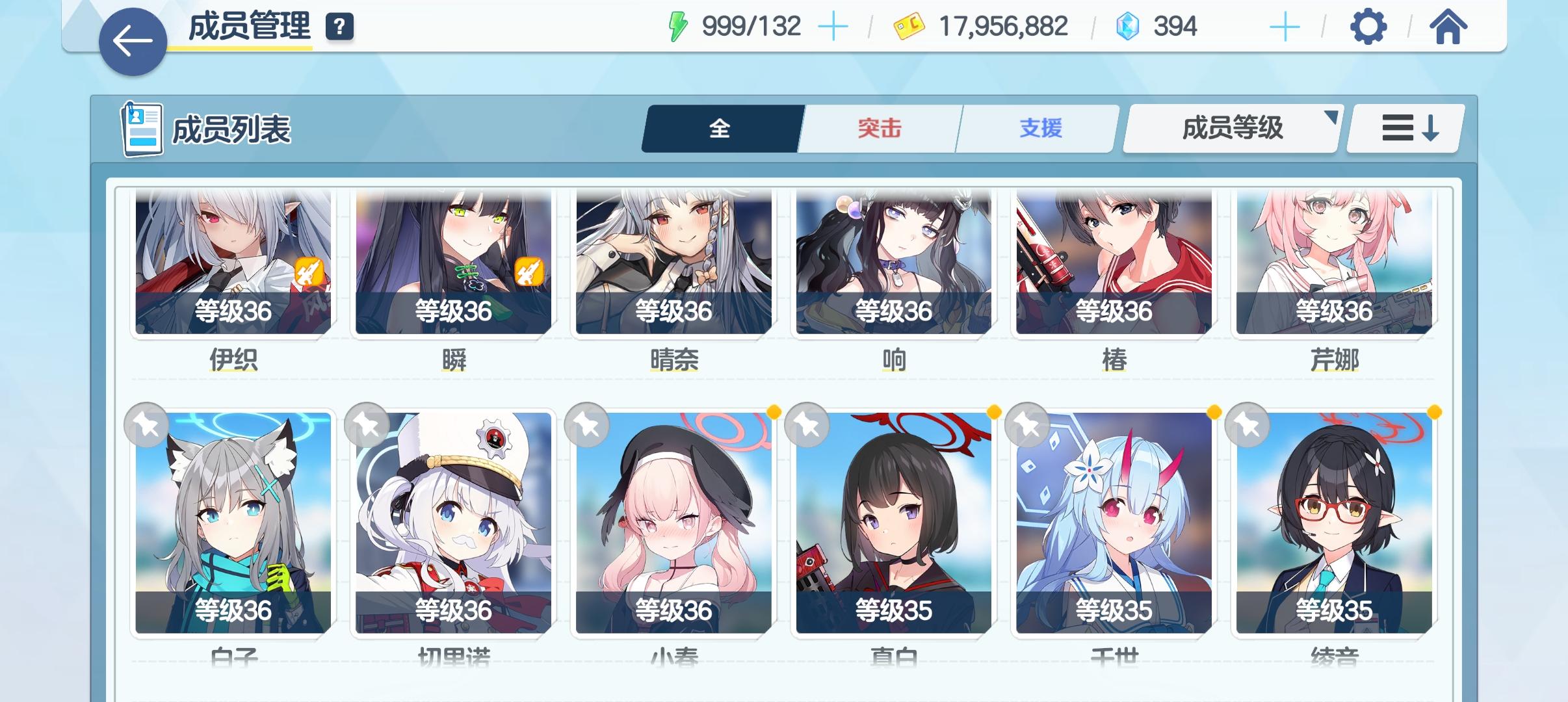
Task: Switch to the 突击 tab
Action: click(x=878, y=128)
